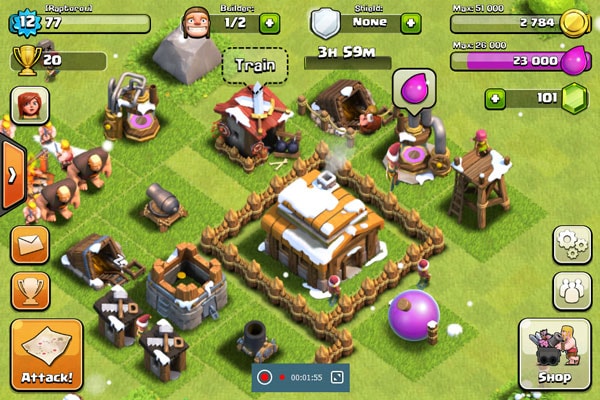Open the settings gear menu
600x400 pixels.
(x=571, y=245)
